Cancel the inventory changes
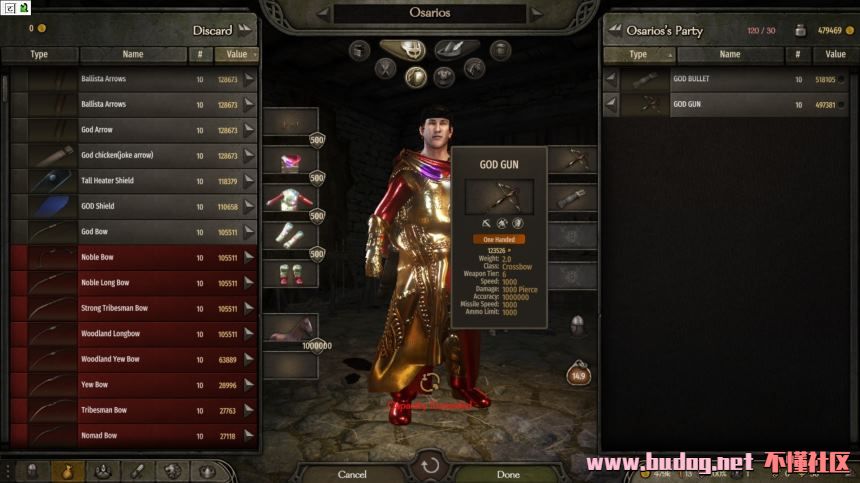Screen dimensions: 860x483 pyautogui.click(x=352, y=473)
